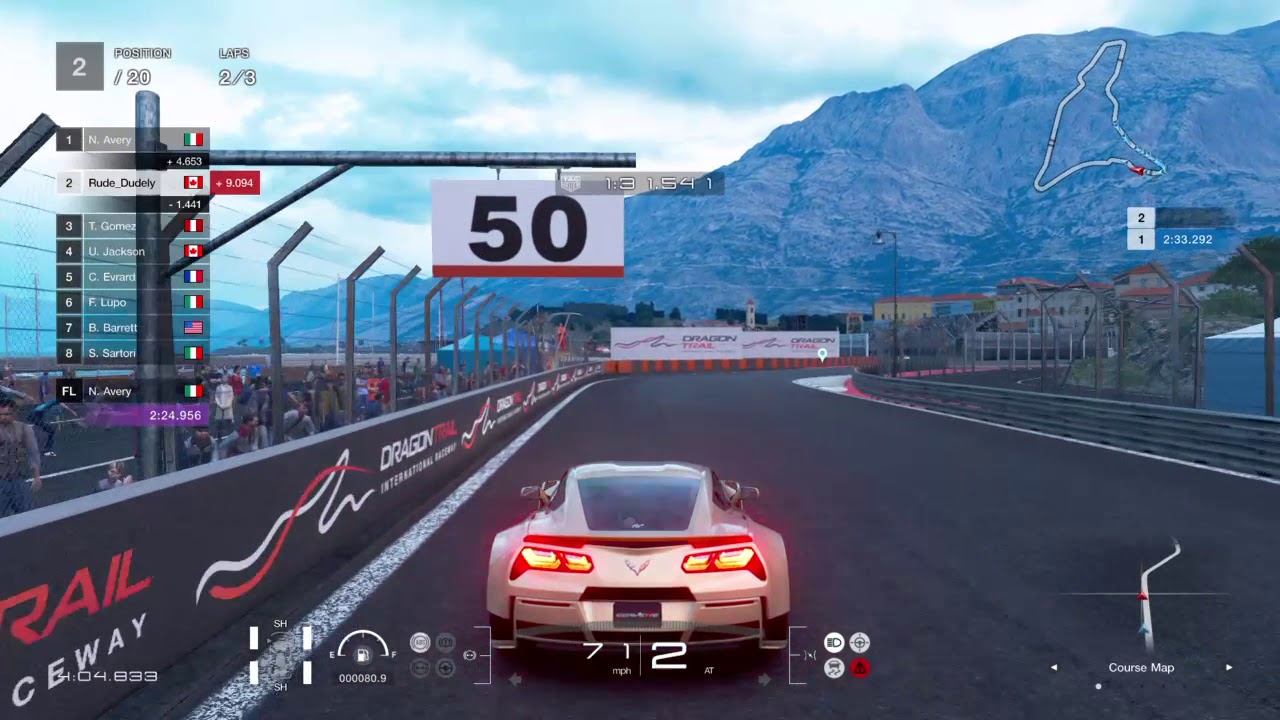1280x720 pixels.
Task: Click the brake indicator icon near the speedometer
Action: (445, 642)
